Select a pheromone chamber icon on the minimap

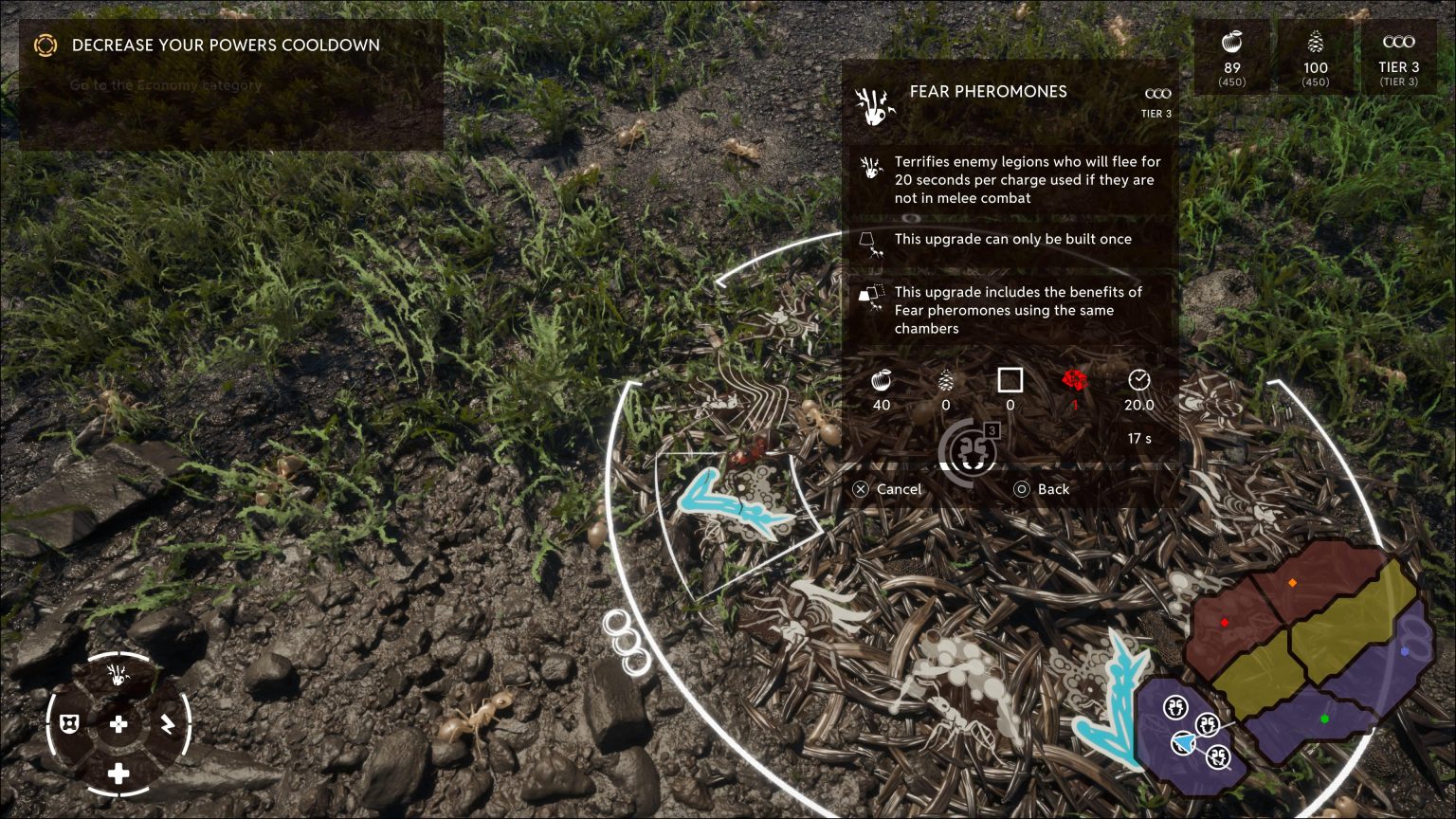(1174, 708)
